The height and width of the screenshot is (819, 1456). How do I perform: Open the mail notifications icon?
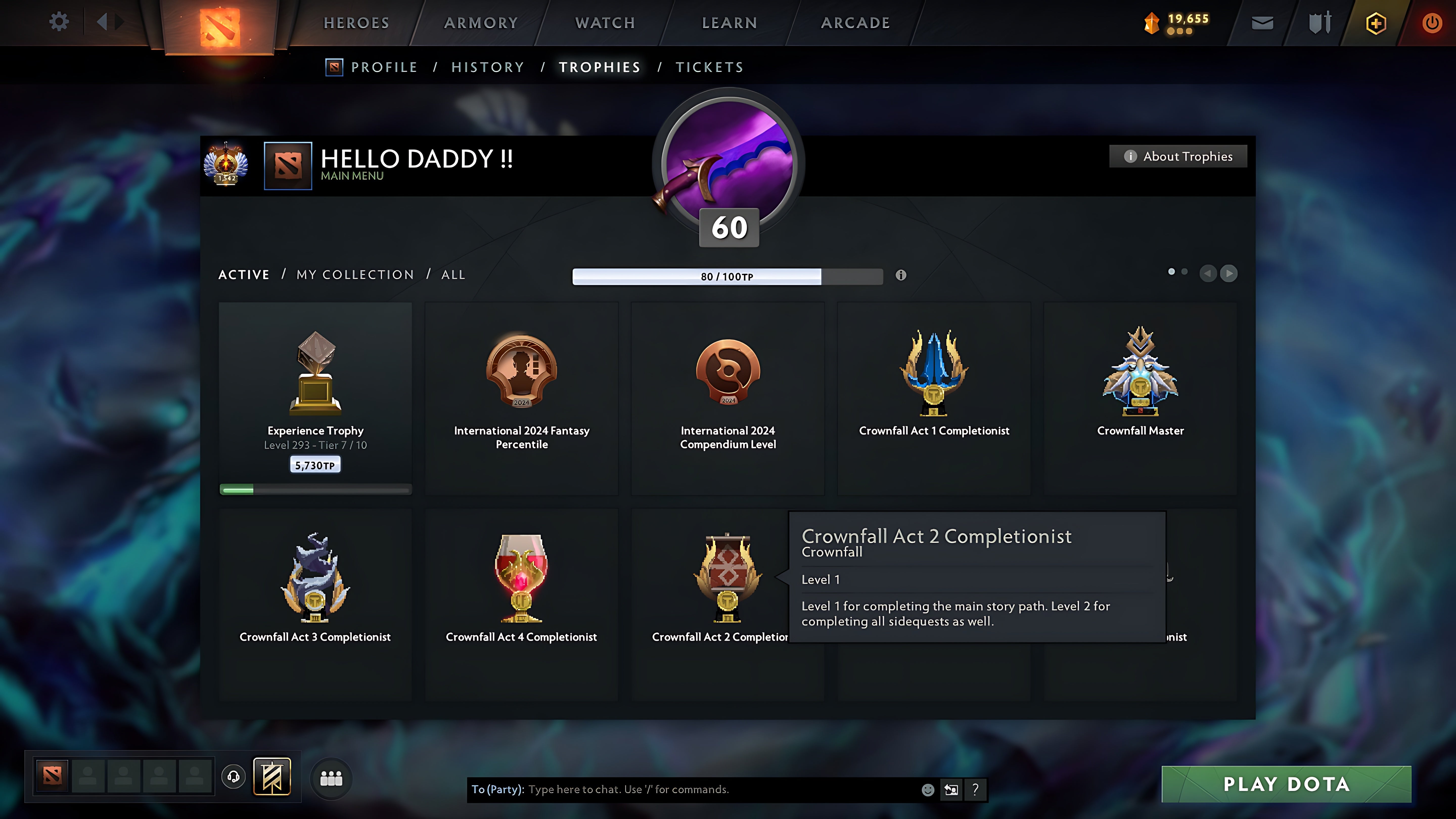point(1262,22)
